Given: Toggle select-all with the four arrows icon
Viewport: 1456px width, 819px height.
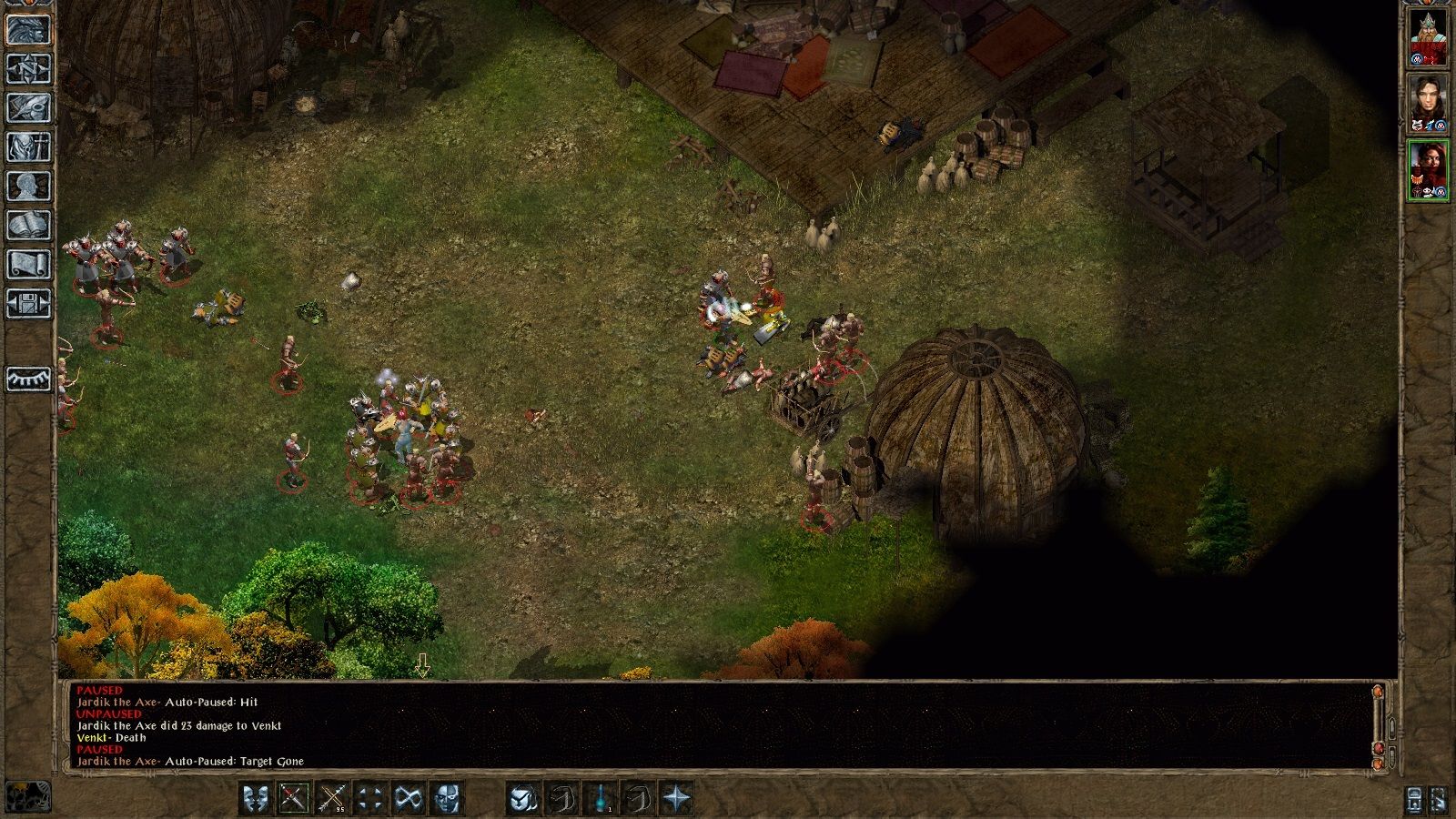Looking at the screenshot, I should point(369,797).
